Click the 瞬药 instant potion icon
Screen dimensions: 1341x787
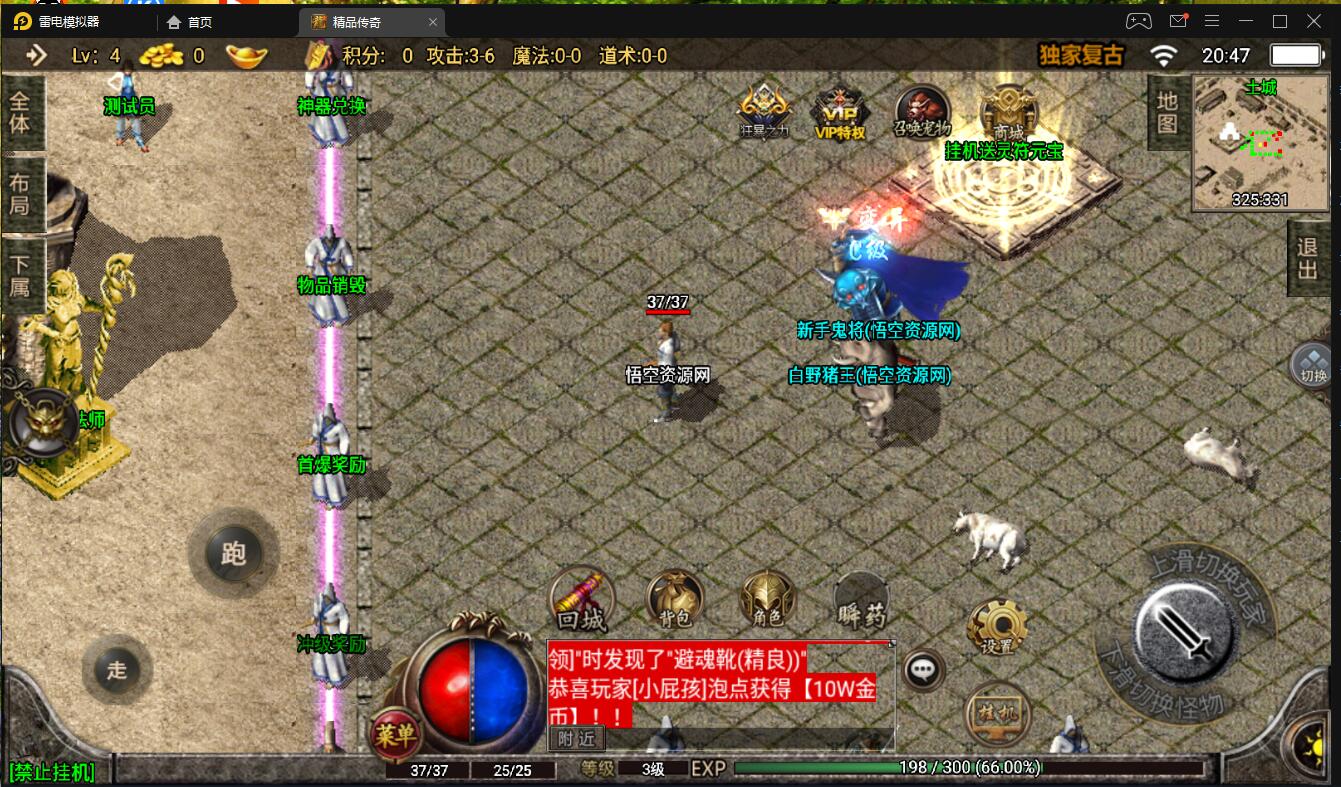point(860,601)
